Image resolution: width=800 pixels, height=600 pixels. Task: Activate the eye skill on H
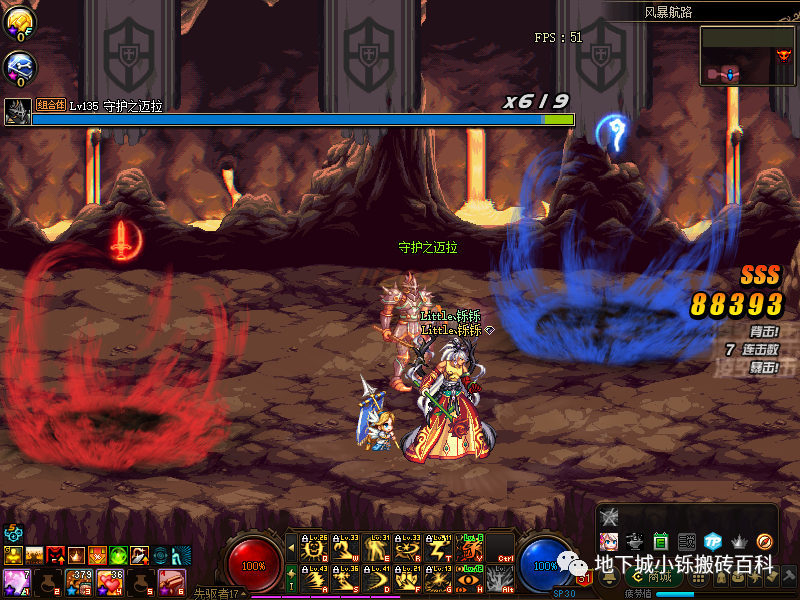[471, 577]
